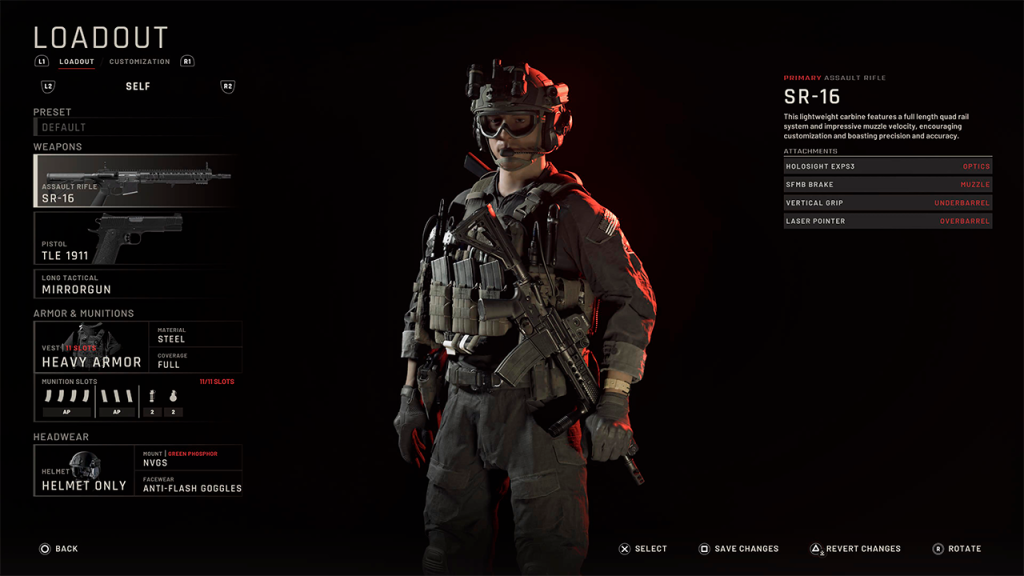Select the SR-16 assault rifle slot
This screenshot has height=576, width=1024.
136,181
